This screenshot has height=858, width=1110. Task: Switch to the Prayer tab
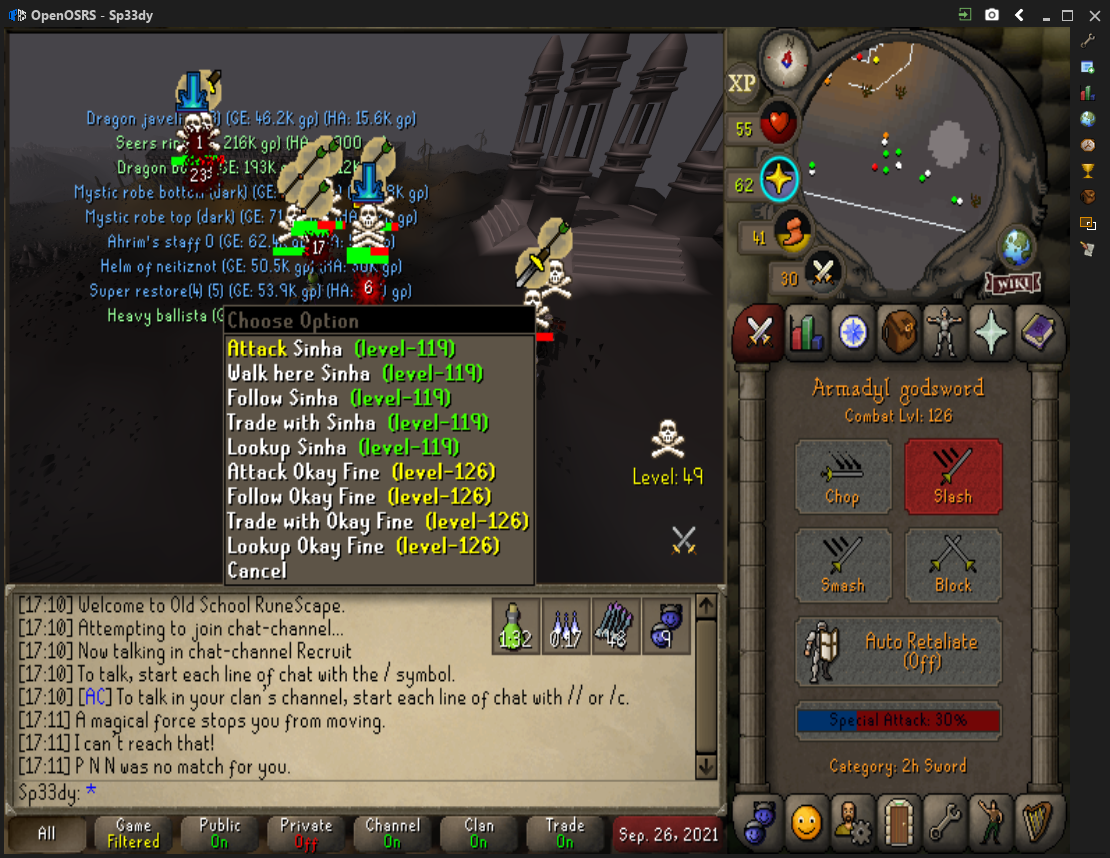(990, 334)
